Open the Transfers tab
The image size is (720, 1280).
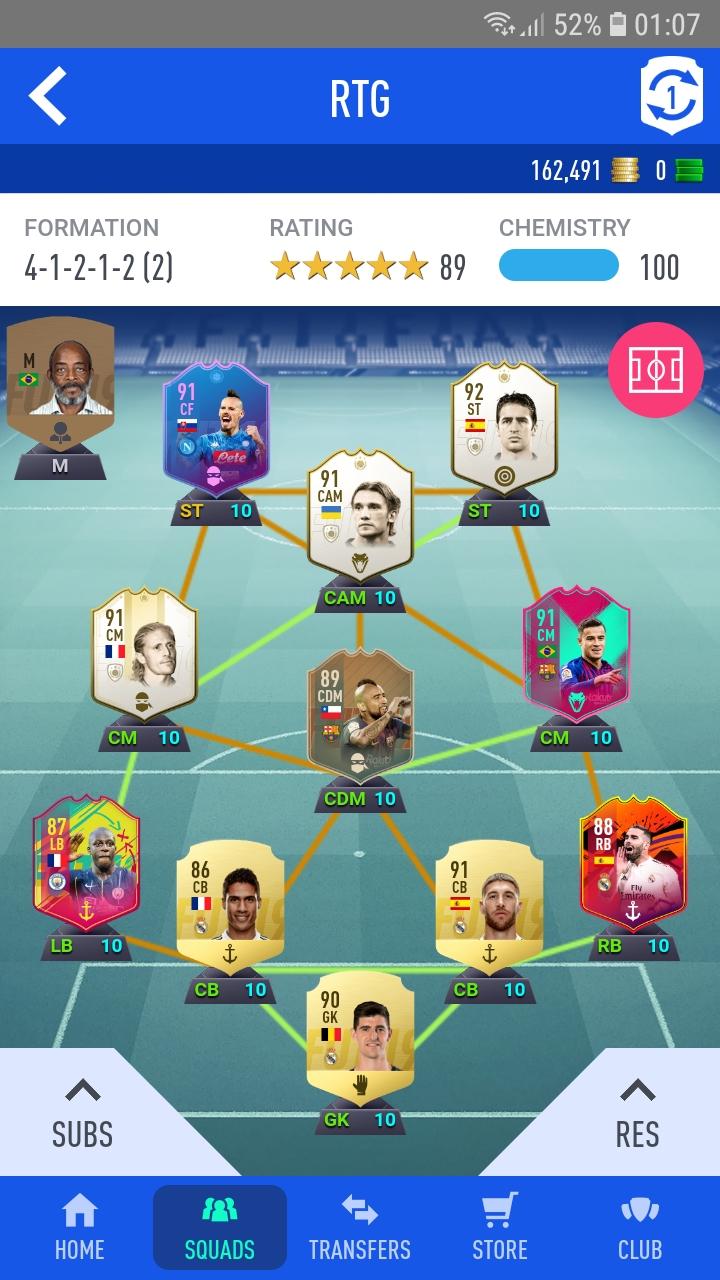[360, 1228]
